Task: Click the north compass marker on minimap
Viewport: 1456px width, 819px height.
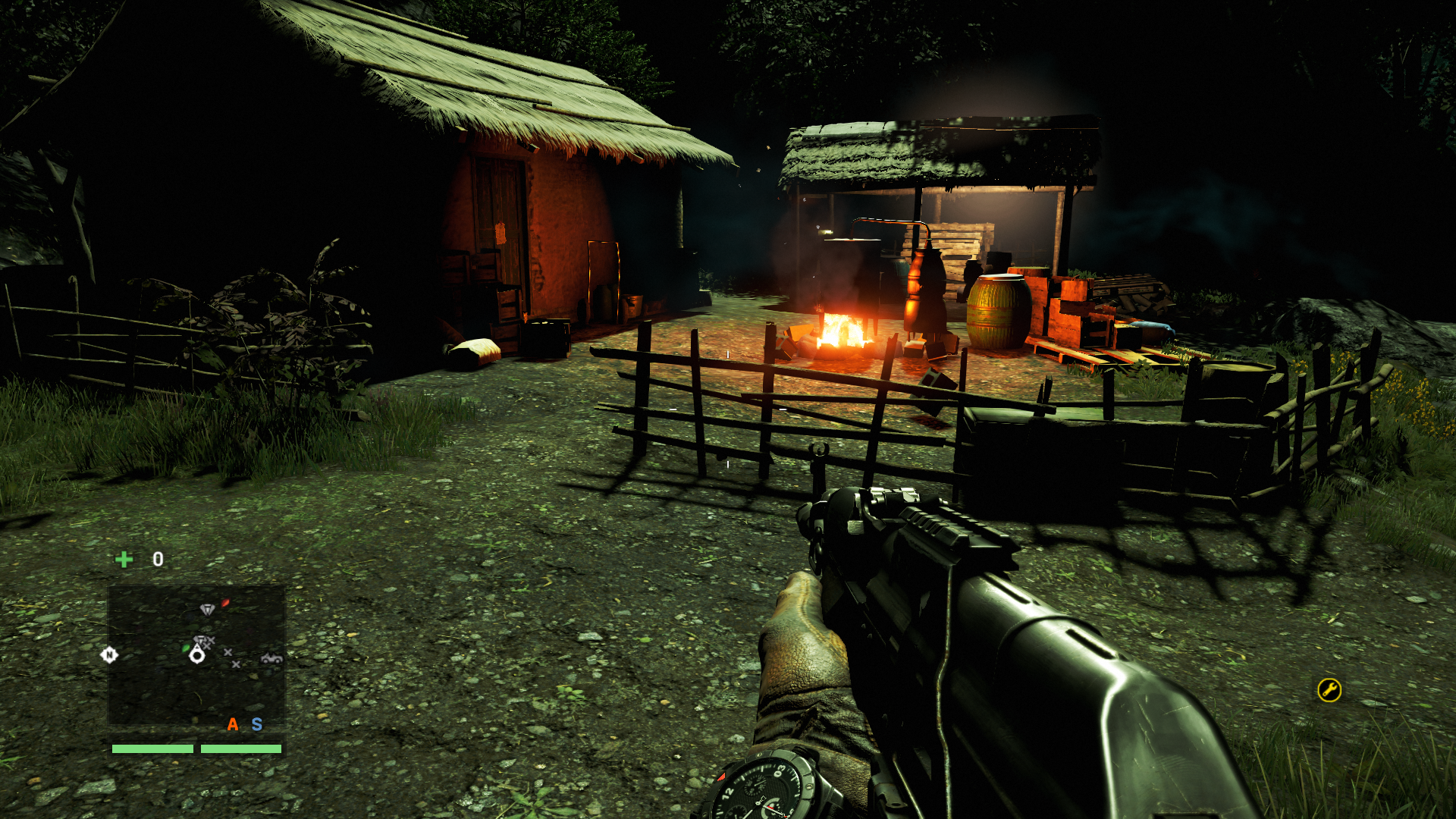Action: [x=109, y=654]
